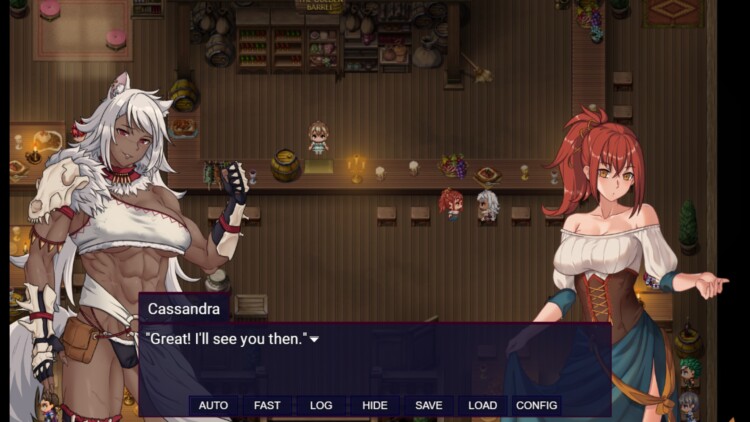Click the dialogue continue arrow

[314, 340]
